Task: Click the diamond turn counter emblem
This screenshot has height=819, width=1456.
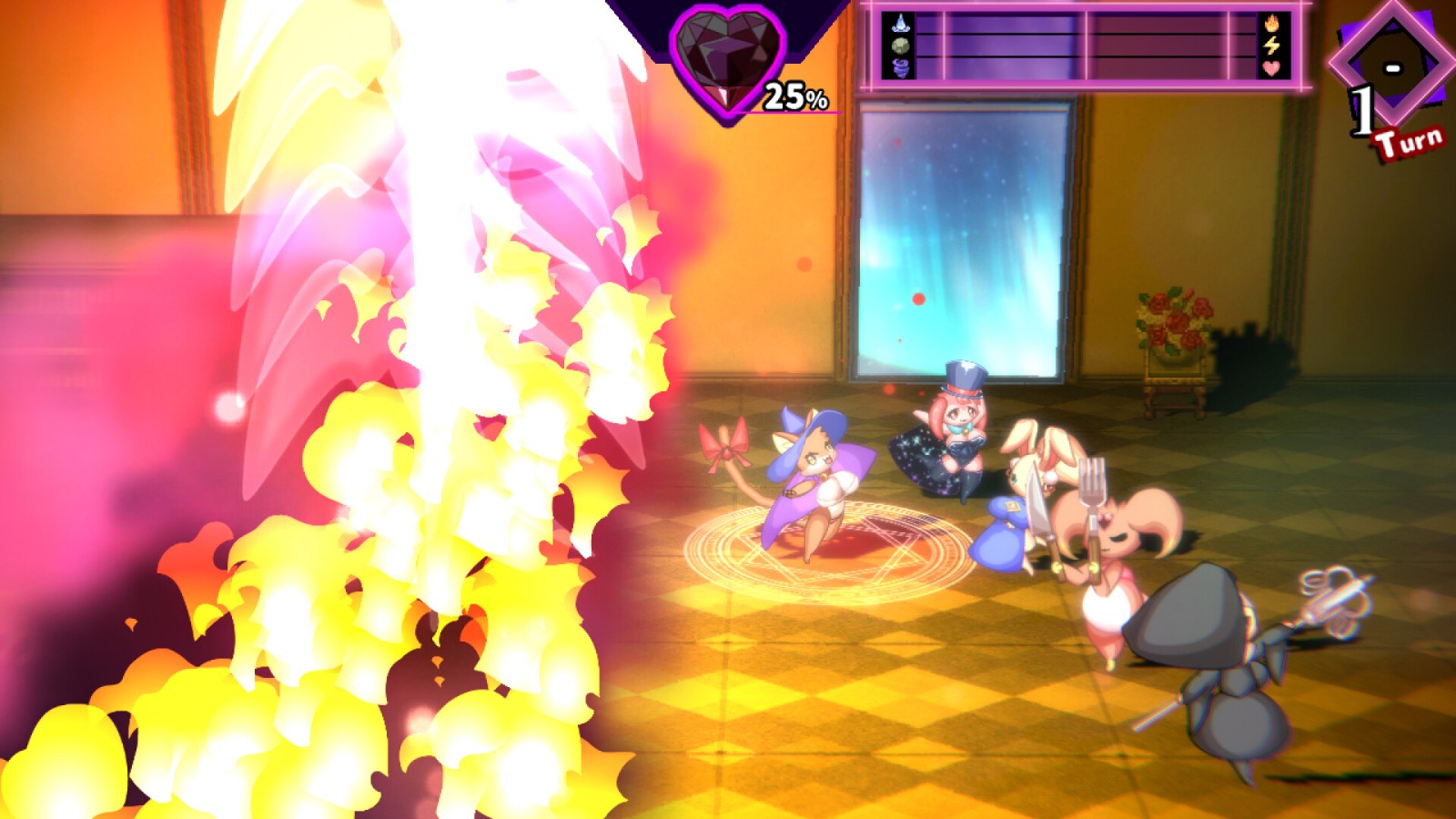Action: click(1390, 66)
